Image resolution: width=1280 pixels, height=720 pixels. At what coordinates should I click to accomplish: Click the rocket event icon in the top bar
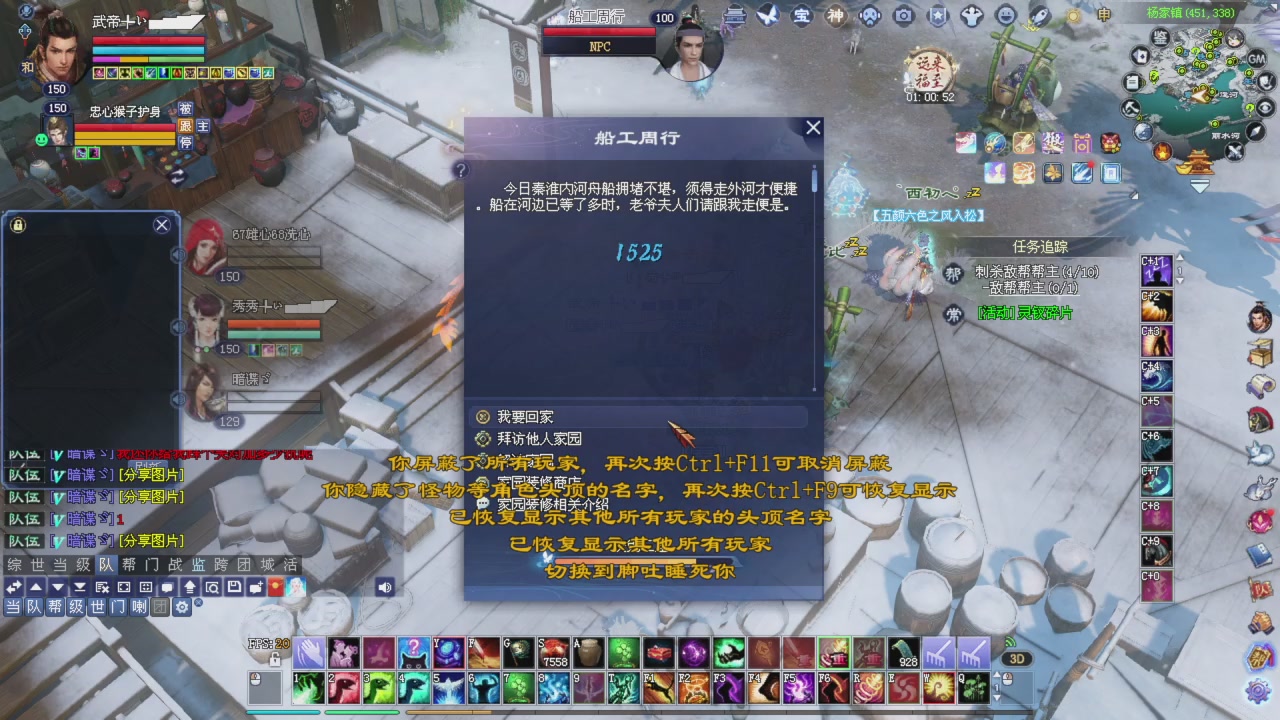tap(1040, 17)
